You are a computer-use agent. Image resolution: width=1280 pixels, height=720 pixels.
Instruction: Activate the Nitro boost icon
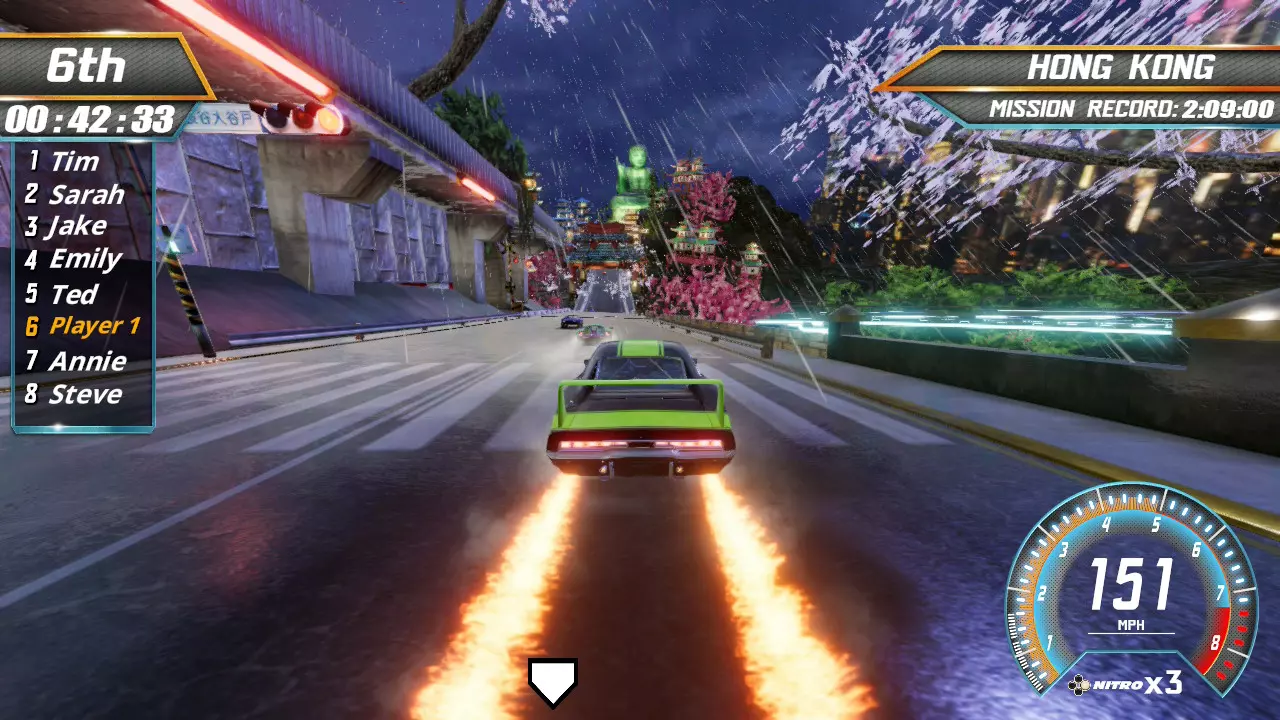pyautogui.click(x=1125, y=684)
